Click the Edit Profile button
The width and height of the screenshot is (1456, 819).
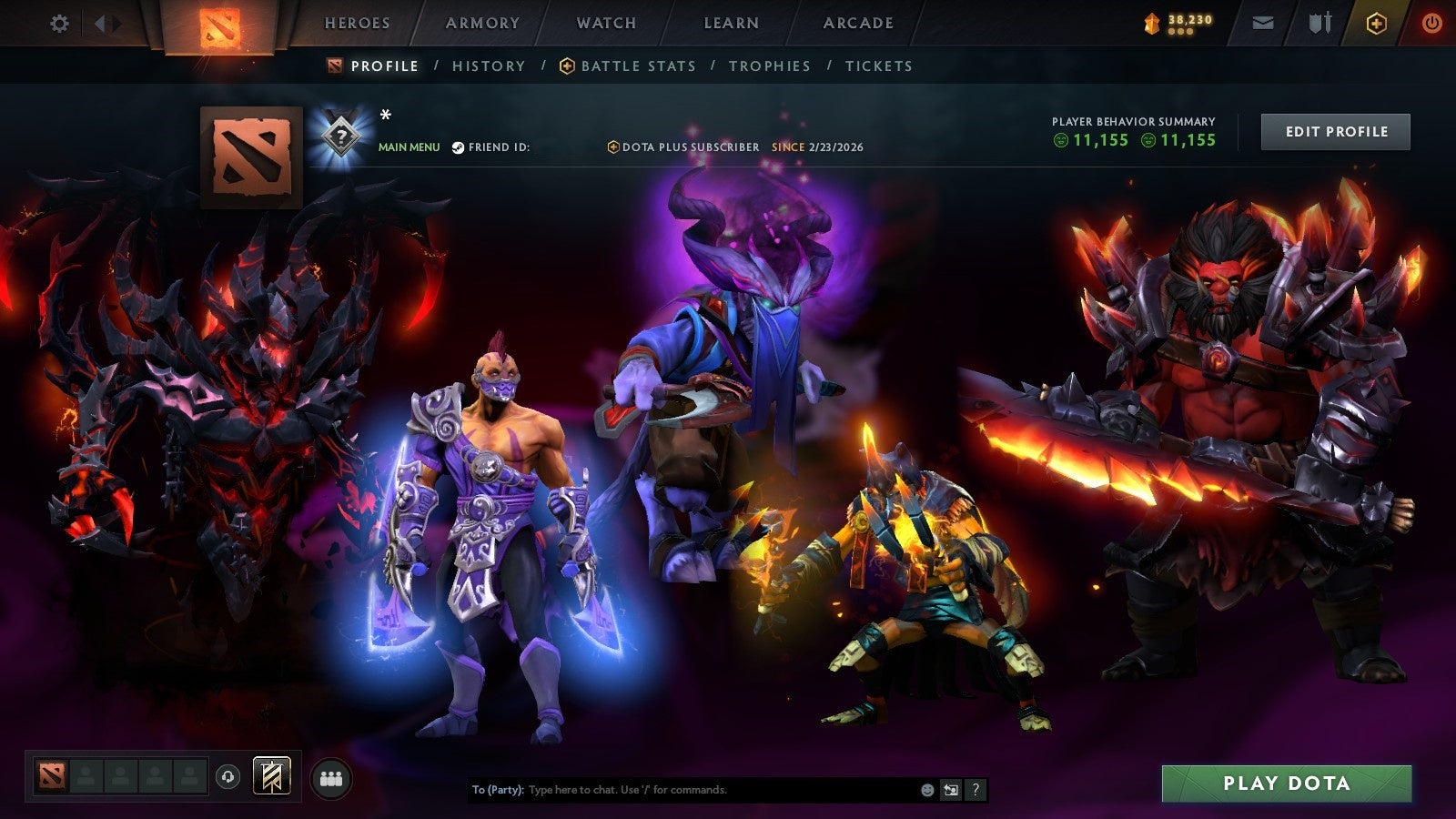coord(1335,131)
